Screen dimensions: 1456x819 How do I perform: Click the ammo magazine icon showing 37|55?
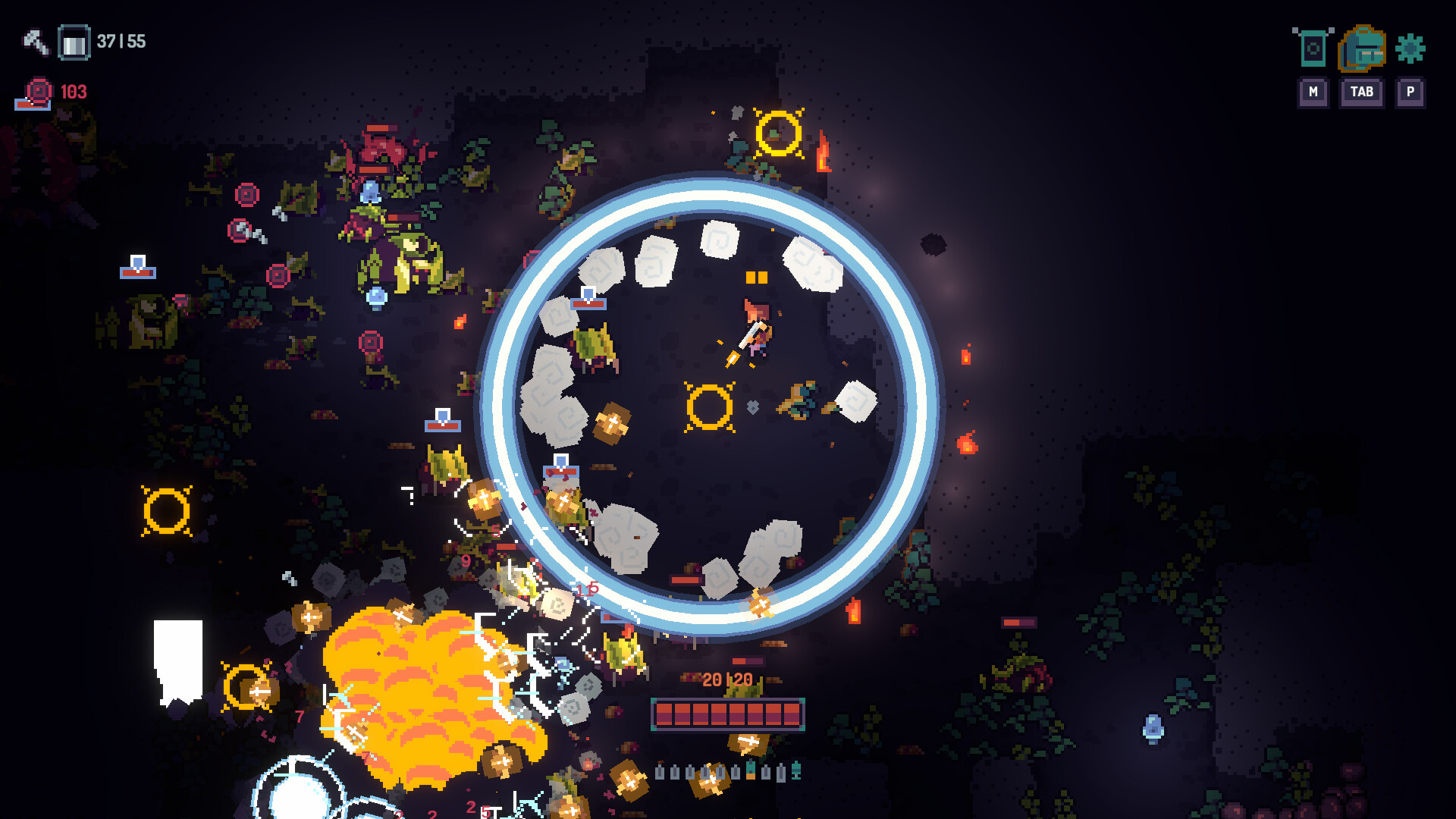tap(74, 42)
